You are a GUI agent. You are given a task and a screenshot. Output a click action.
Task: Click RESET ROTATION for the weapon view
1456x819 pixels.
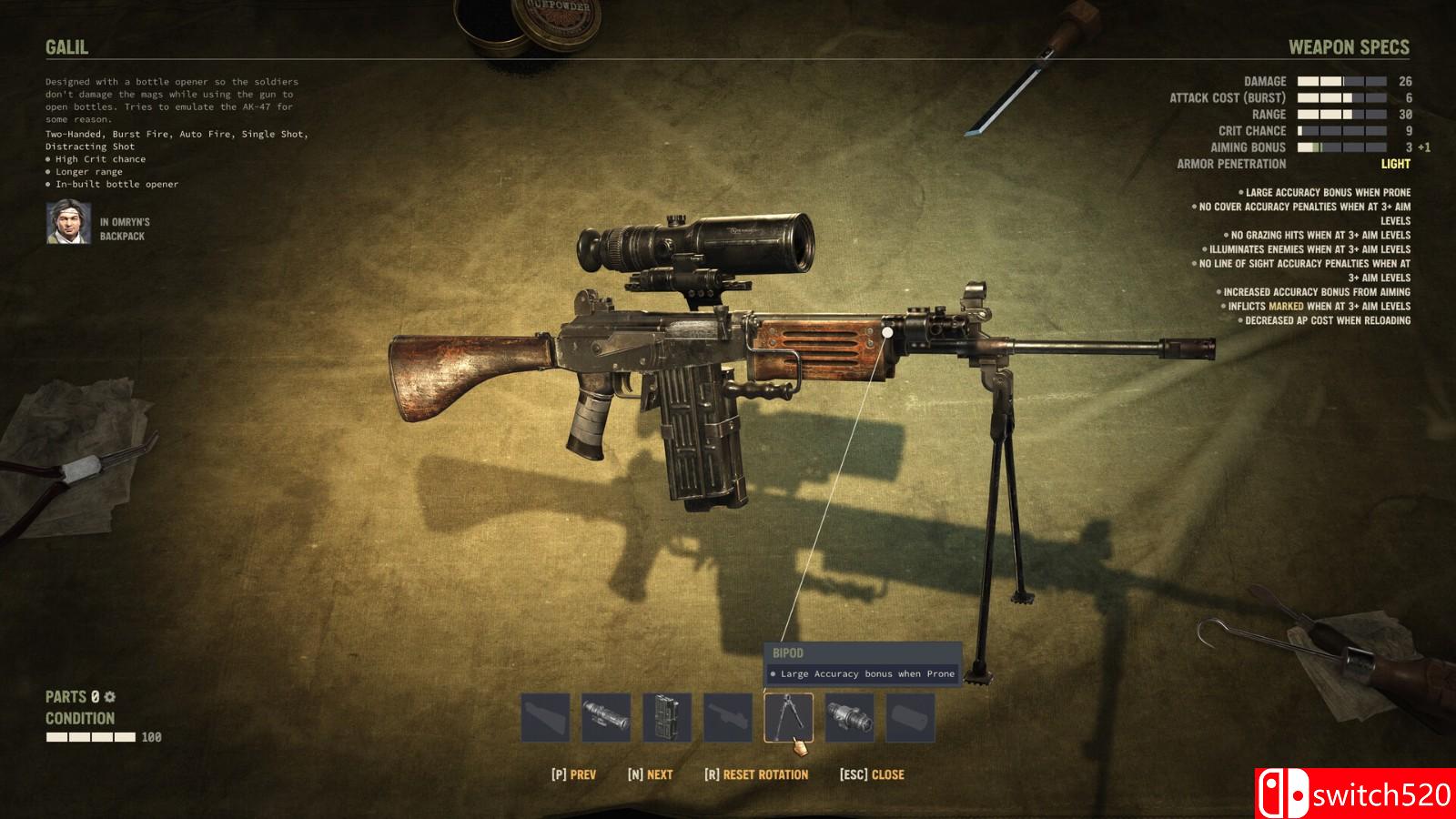click(x=756, y=774)
